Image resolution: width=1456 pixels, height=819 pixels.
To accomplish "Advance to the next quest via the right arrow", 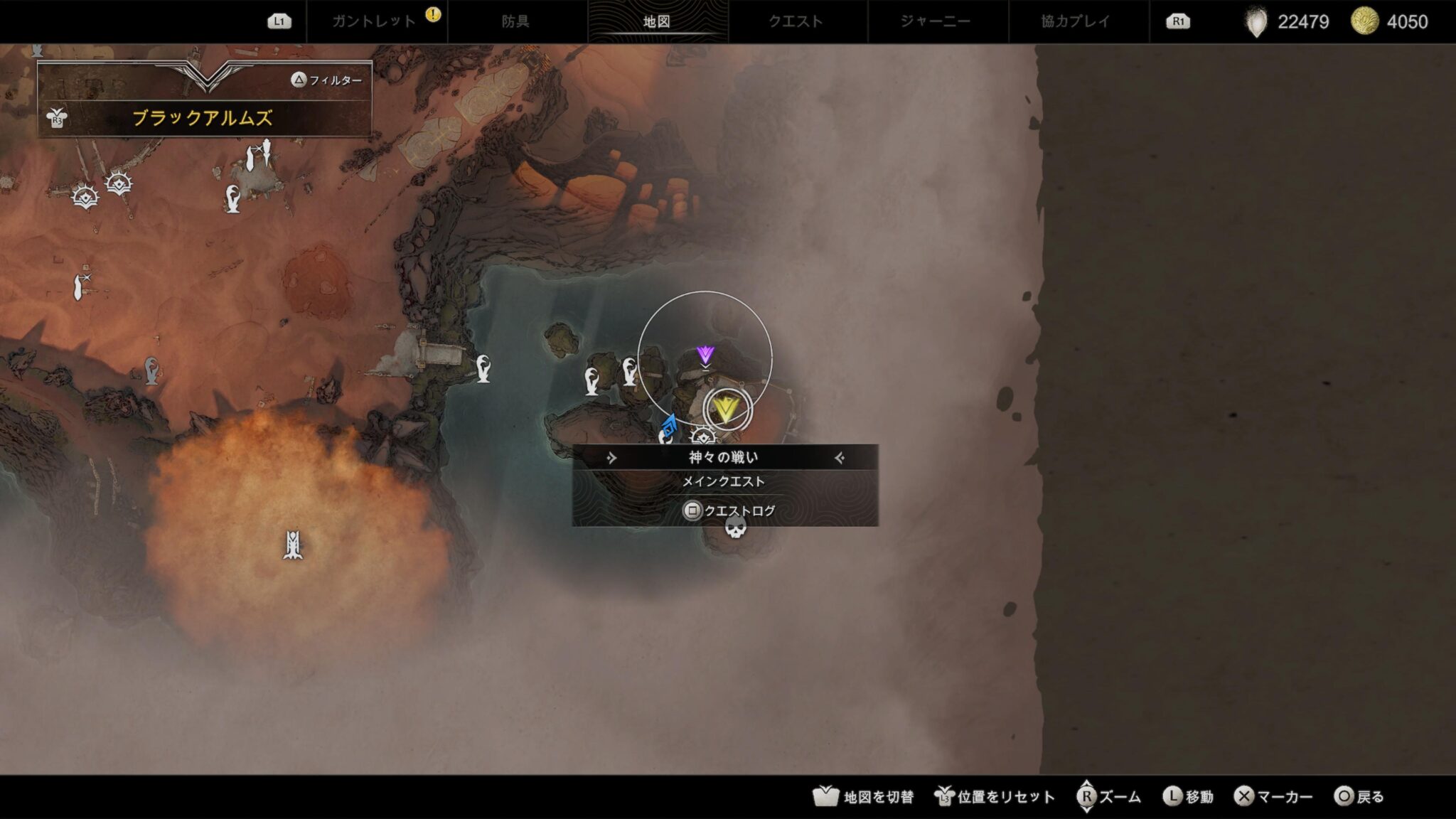I will pyautogui.click(x=838, y=459).
